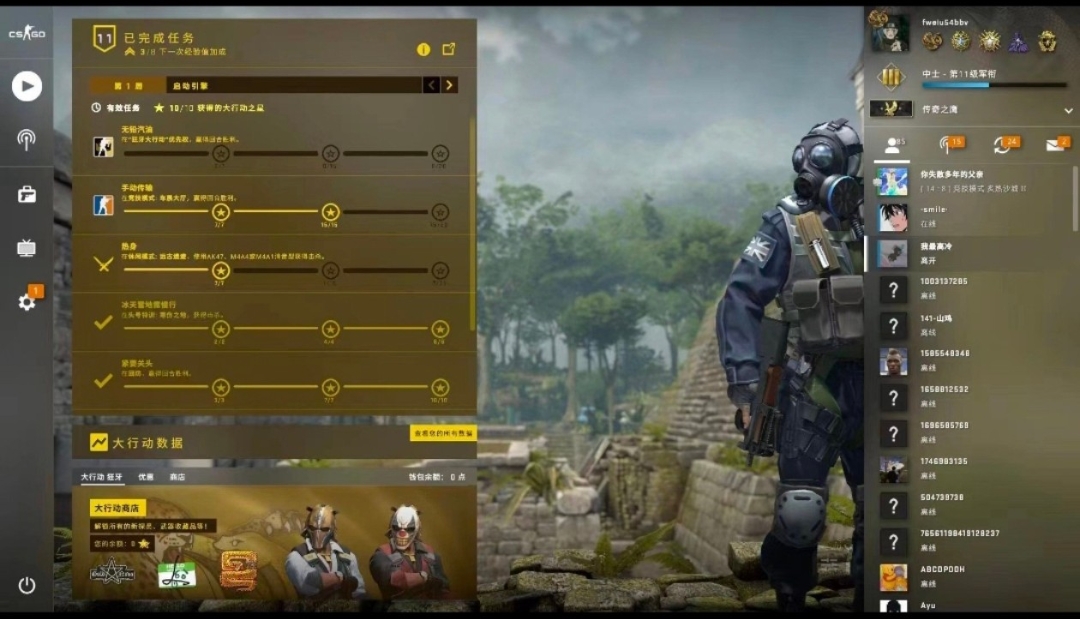Open the settings gear icon
Viewport: 1080px width, 619px height.
click(27, 301)
